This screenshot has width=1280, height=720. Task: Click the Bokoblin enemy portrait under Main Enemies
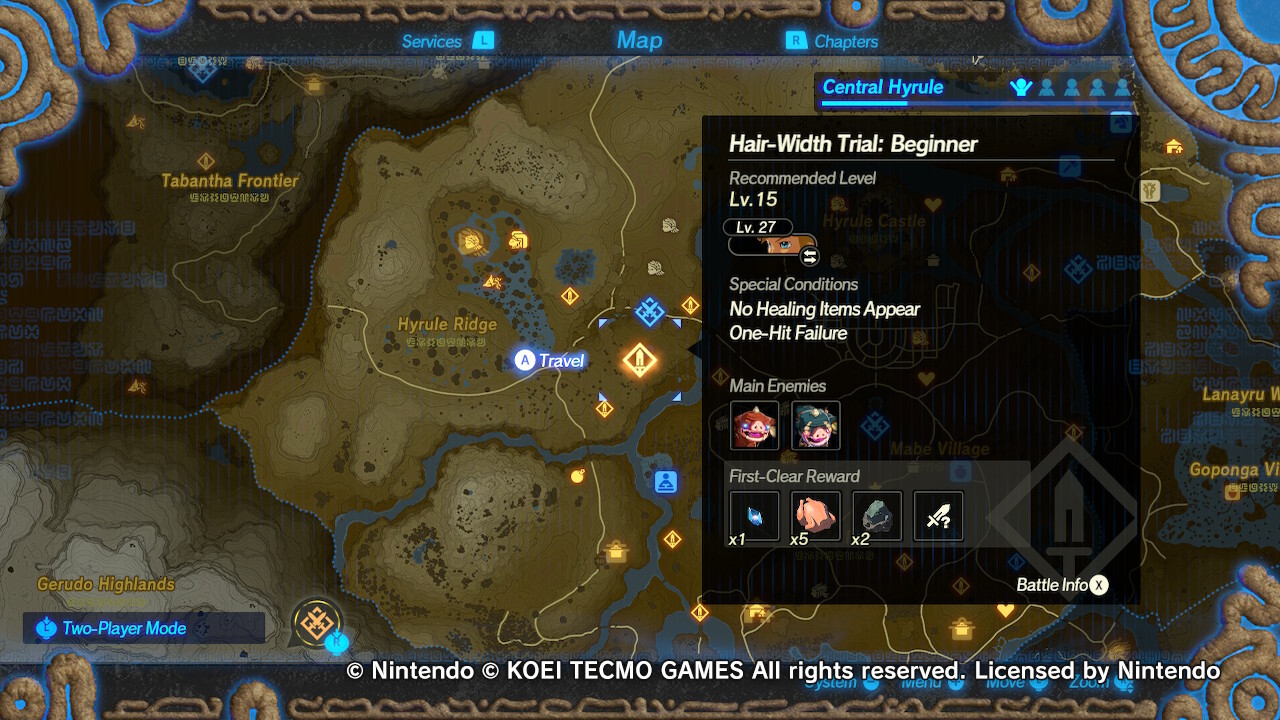[x=754, y=424]
